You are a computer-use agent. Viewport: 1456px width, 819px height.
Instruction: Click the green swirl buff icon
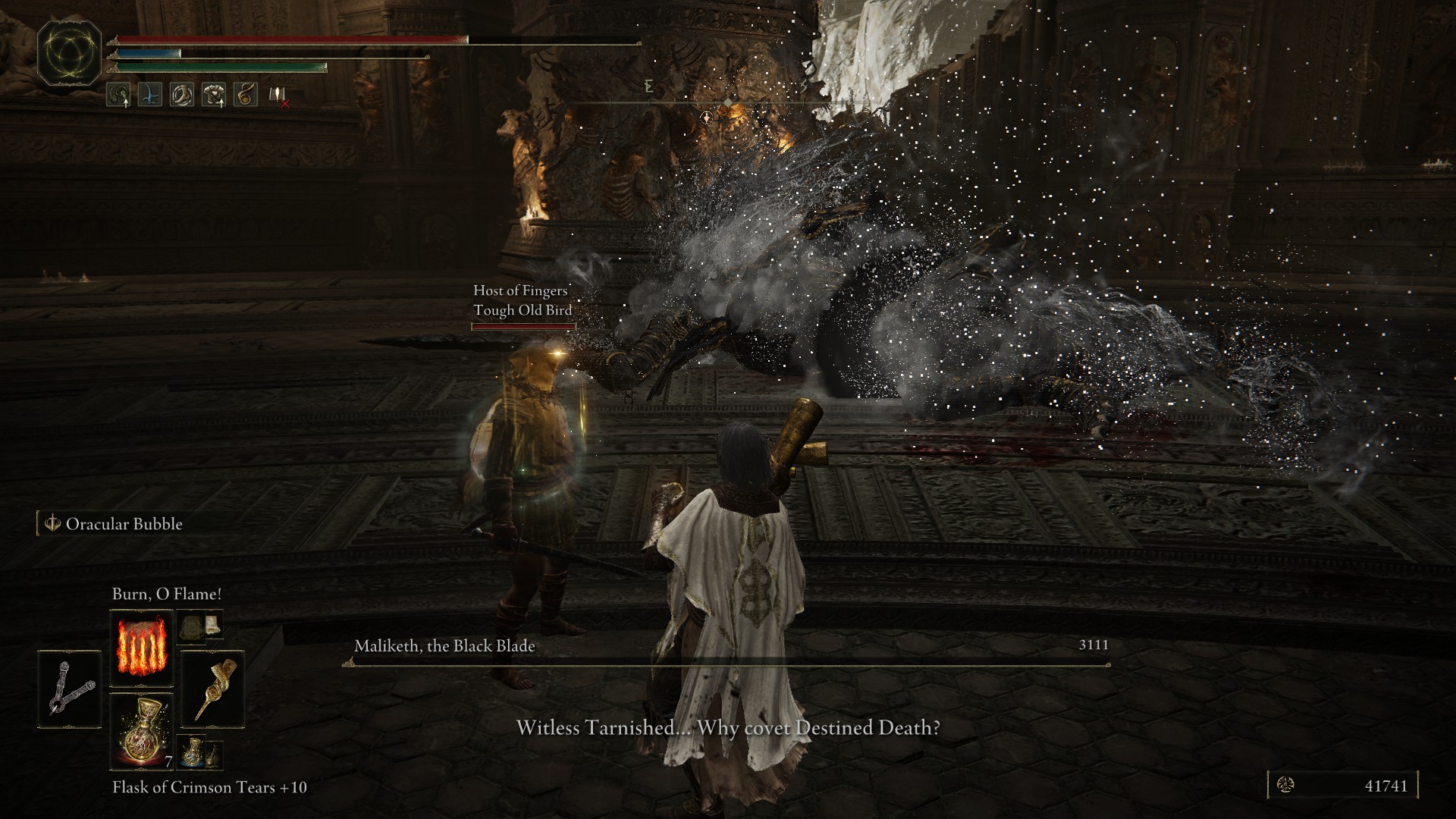(118, 95)
